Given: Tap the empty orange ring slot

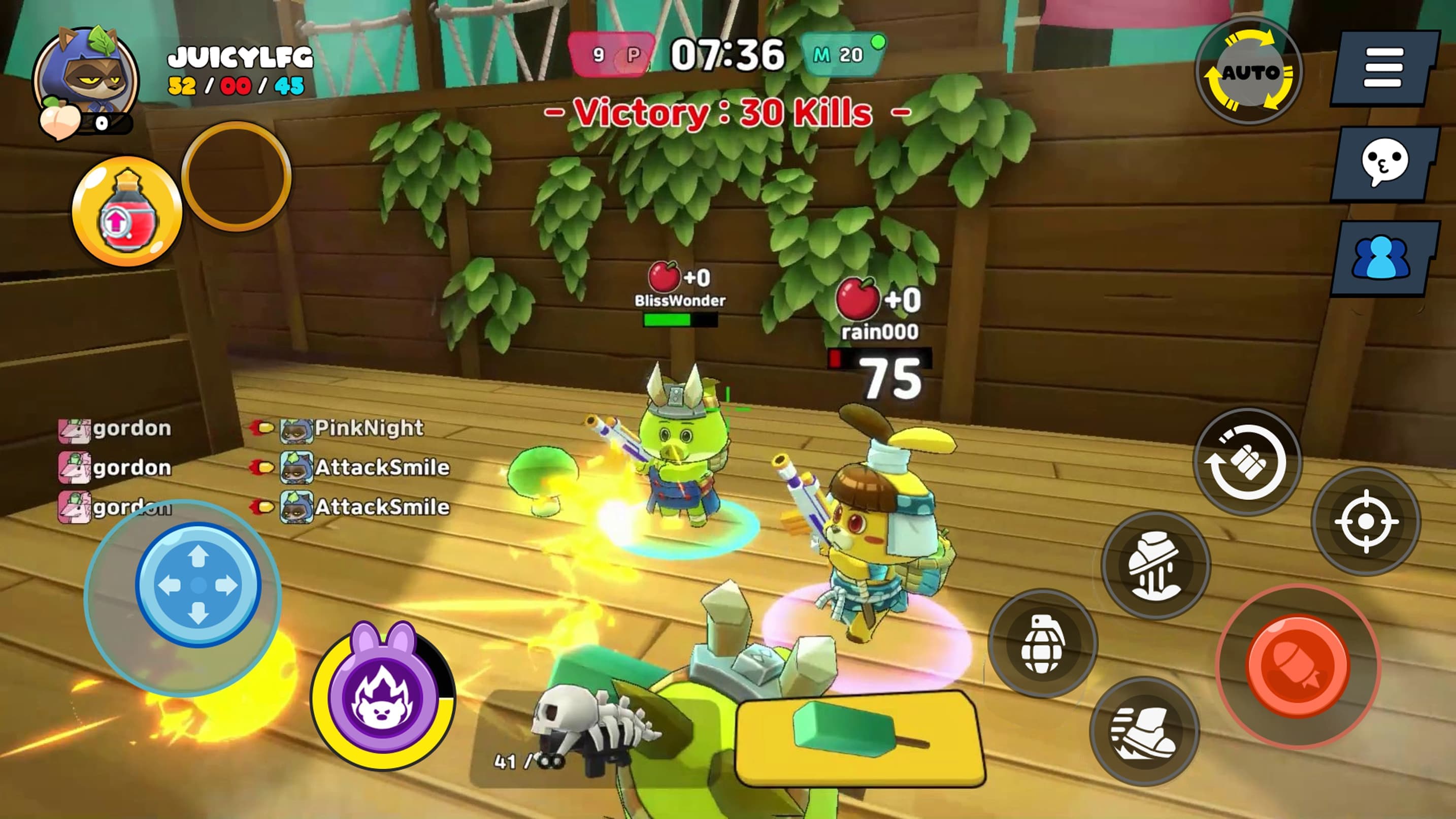Looking at the screenshot, I should (236, 176).
